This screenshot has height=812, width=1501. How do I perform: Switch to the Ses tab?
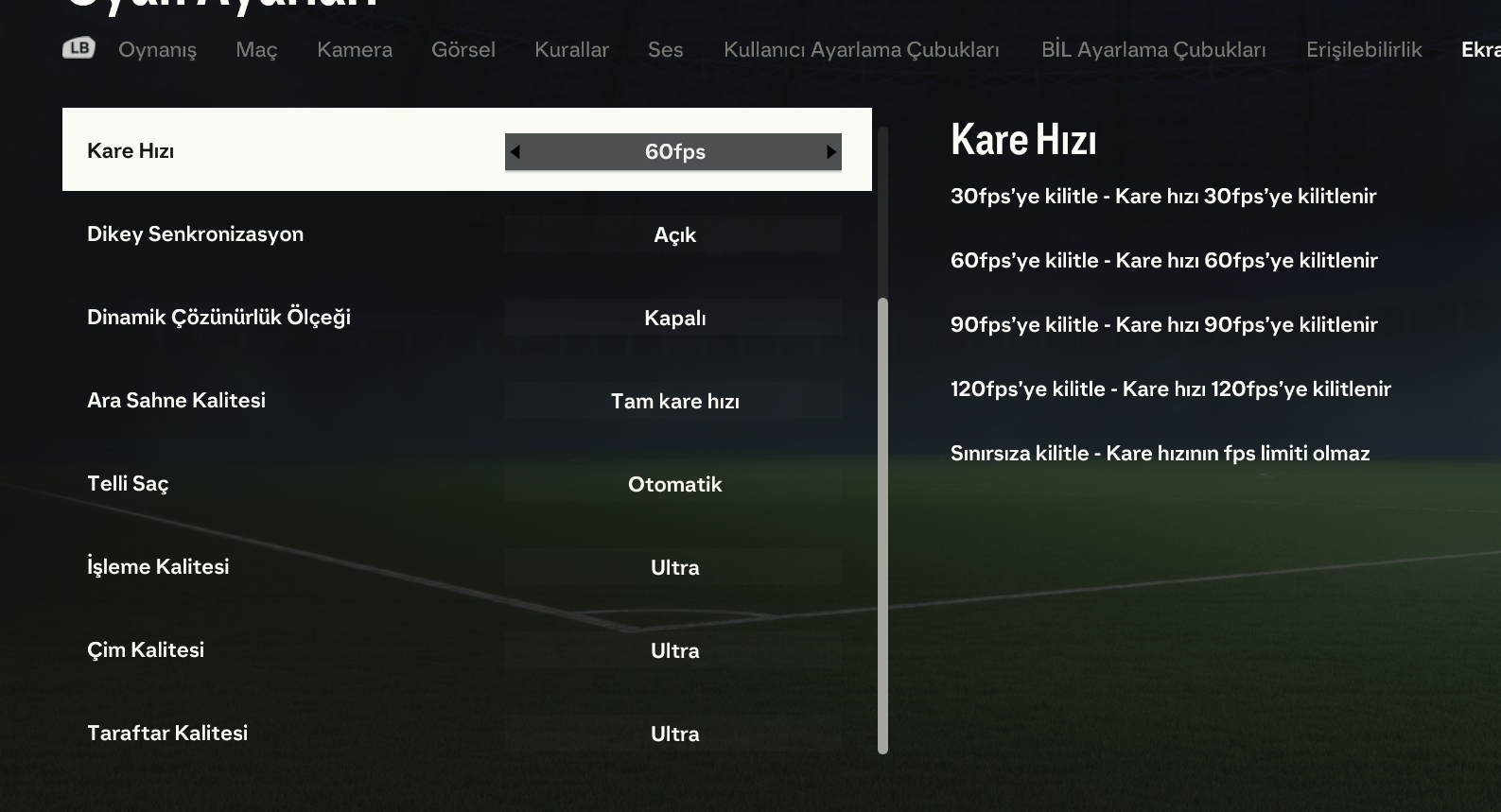[665, 50]
